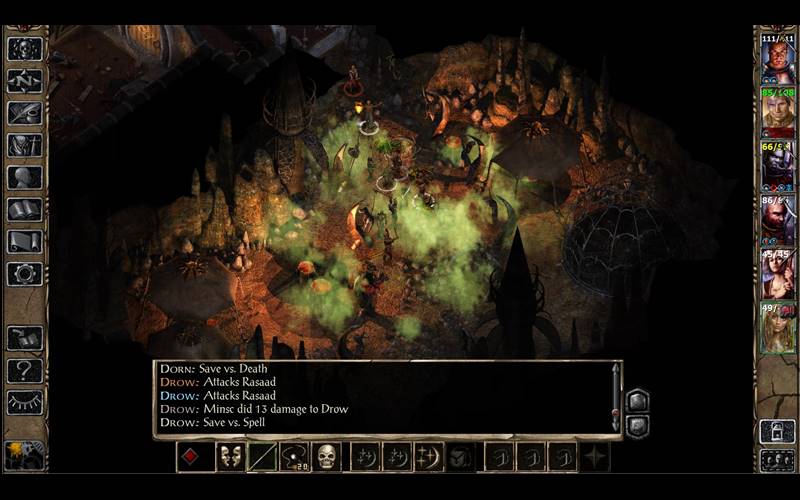Screen dimensions: 800x500
Task: Click the star button at hotbar end
Action: pos(597,457)
